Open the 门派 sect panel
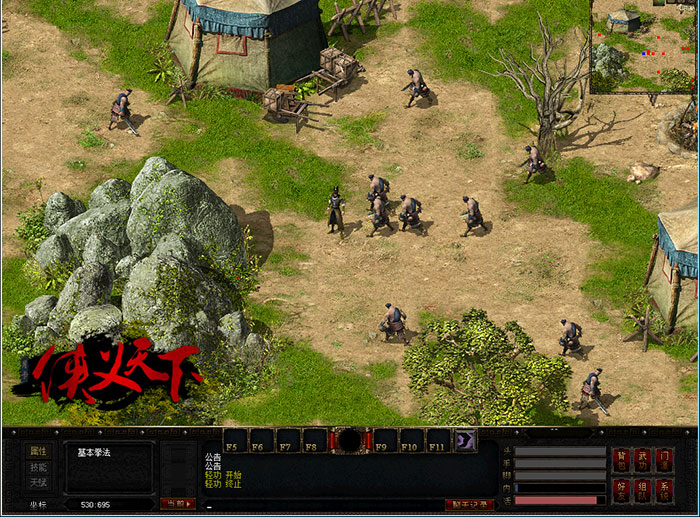This screenshot has width=700, height=517. coord(665,461)
